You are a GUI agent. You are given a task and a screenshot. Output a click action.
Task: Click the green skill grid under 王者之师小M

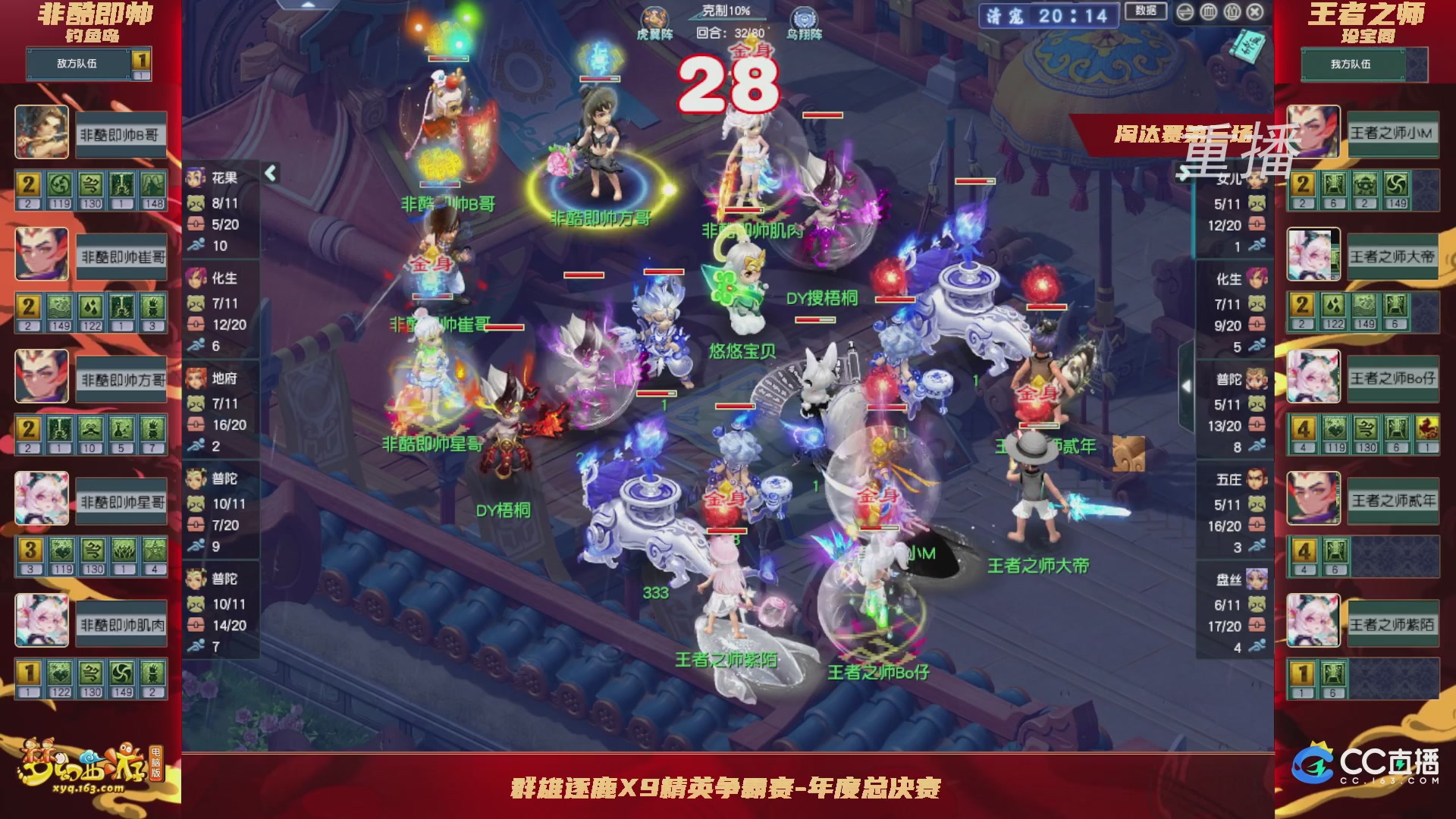[x=1357, y=186]
